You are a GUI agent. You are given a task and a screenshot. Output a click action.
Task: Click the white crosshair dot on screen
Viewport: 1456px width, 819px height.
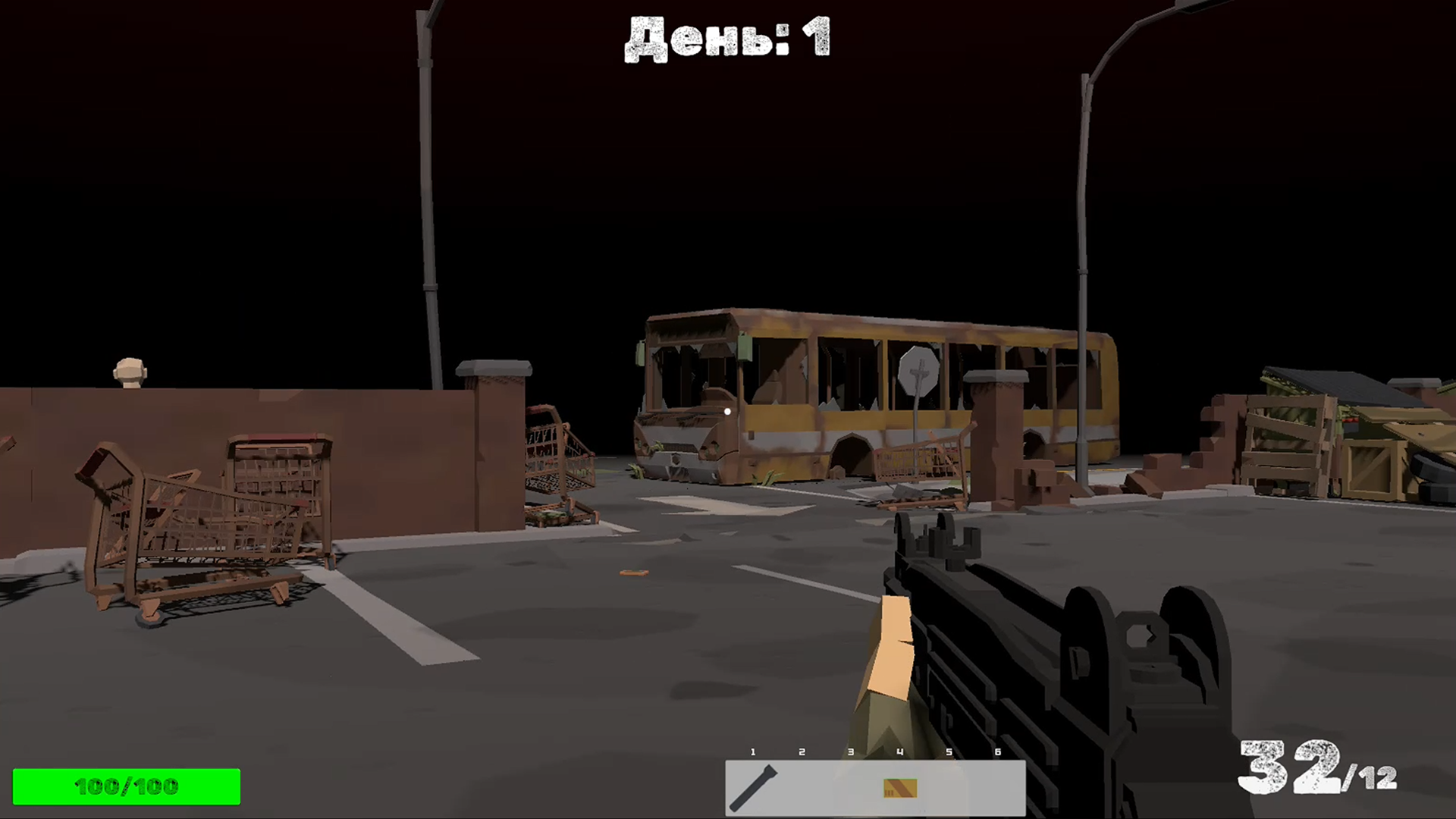[x=728, y=411]
